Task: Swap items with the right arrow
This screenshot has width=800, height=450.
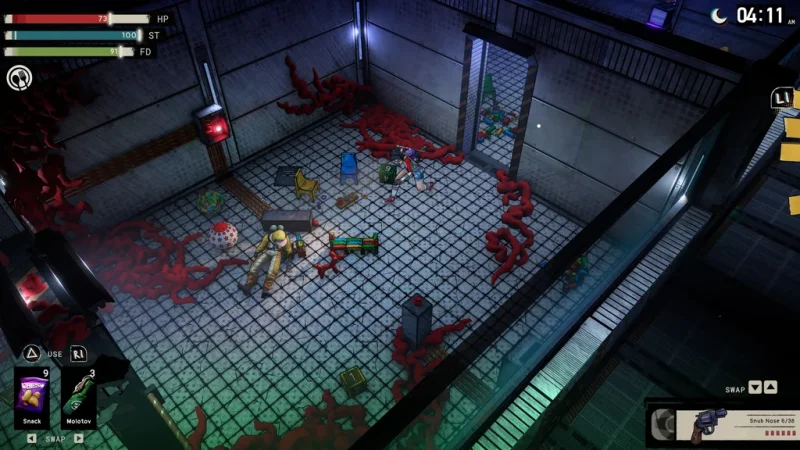Action: pos(80,438)
